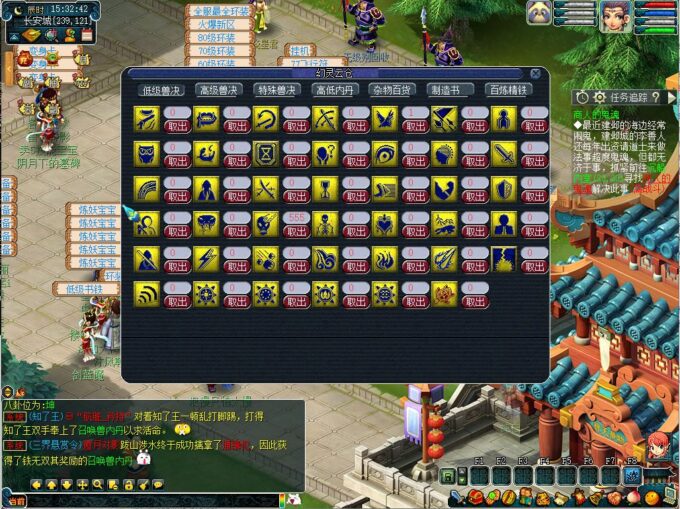Open the 高级兽决 category tab
This screenshot has width=680, height=509.
(220, 90)
